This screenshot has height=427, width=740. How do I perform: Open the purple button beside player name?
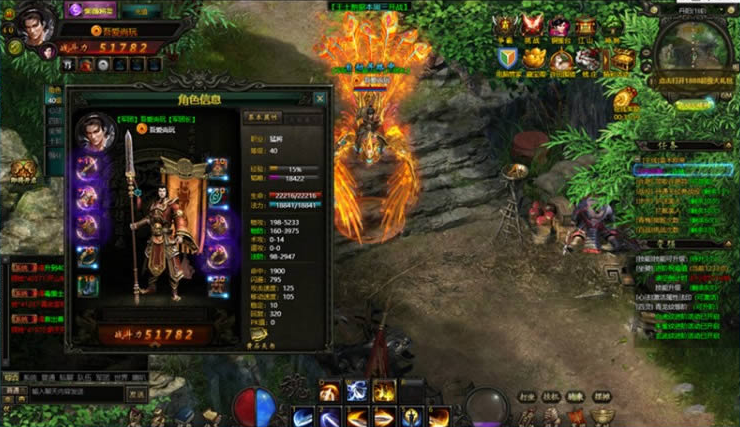[x=92, y=10]
